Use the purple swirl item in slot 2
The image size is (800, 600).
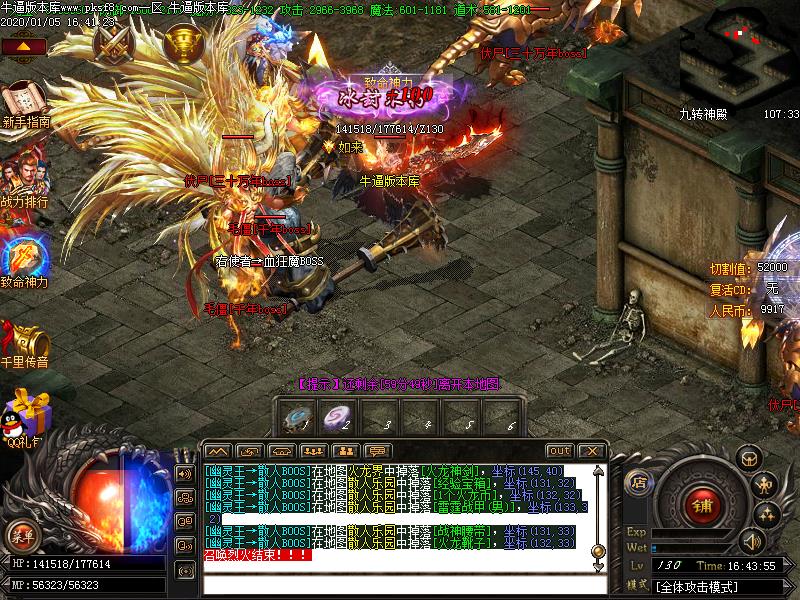pyautogui.click(x=340, y=418)
